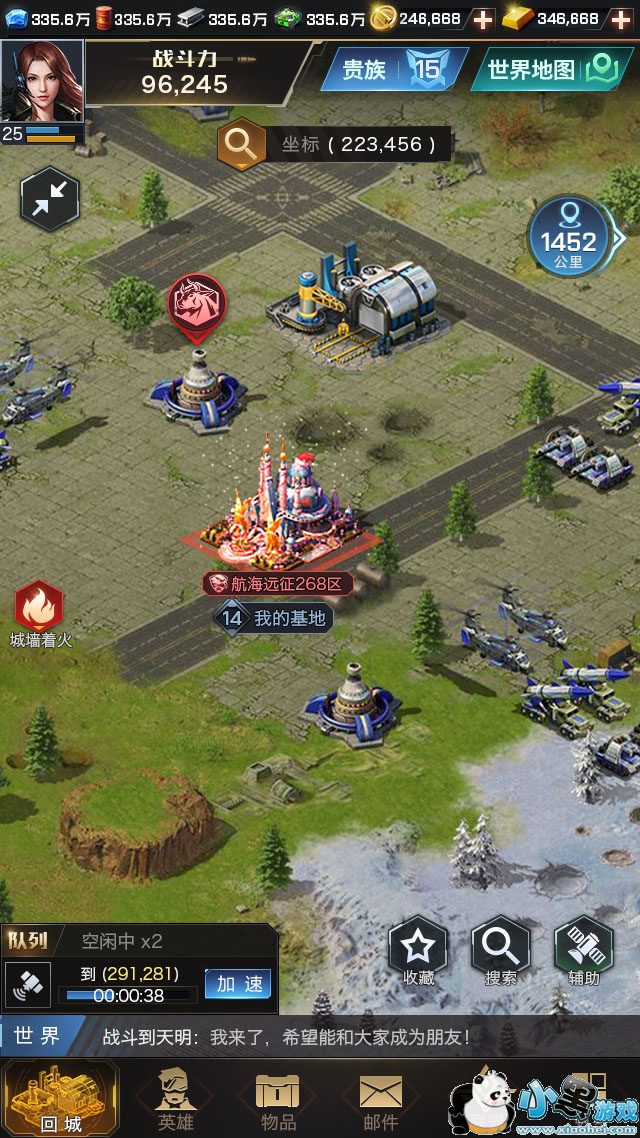Add gold bars with the plus button

pyautogui.click(x=621, y=18)
